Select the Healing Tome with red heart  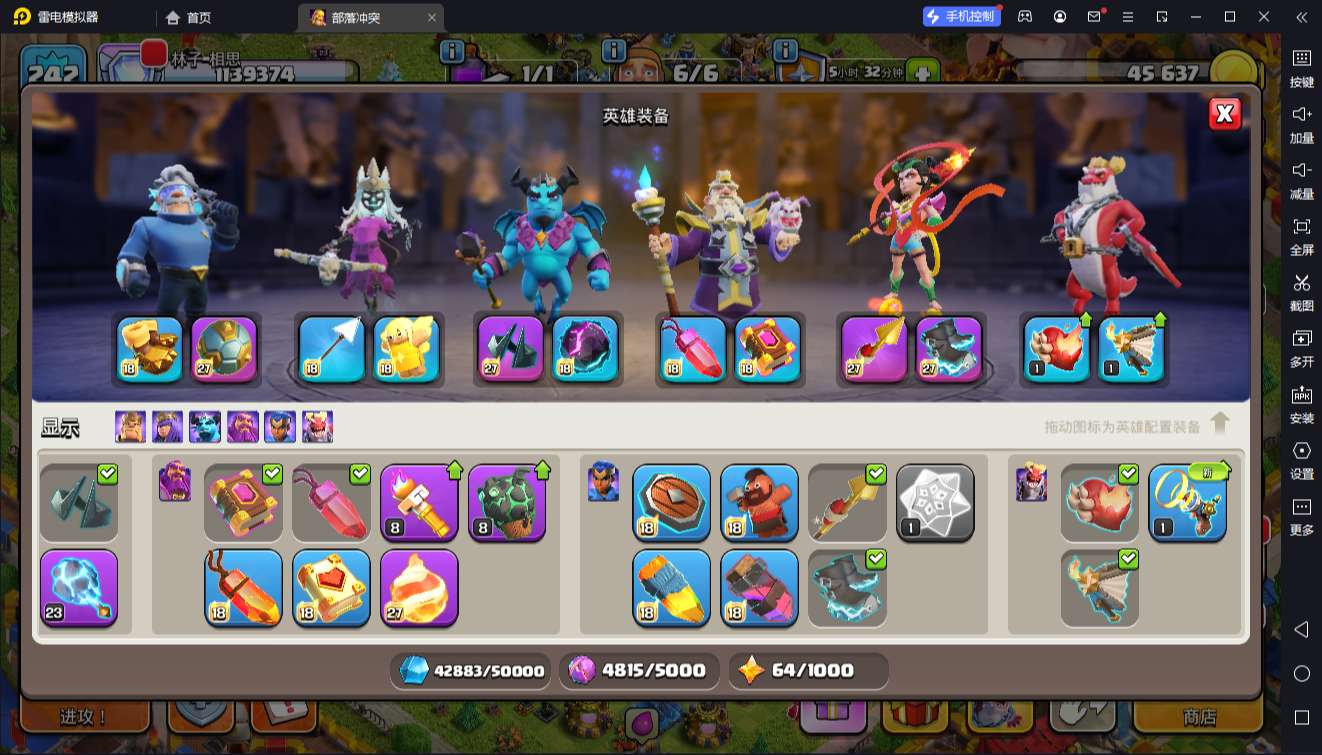pos(331,588)
